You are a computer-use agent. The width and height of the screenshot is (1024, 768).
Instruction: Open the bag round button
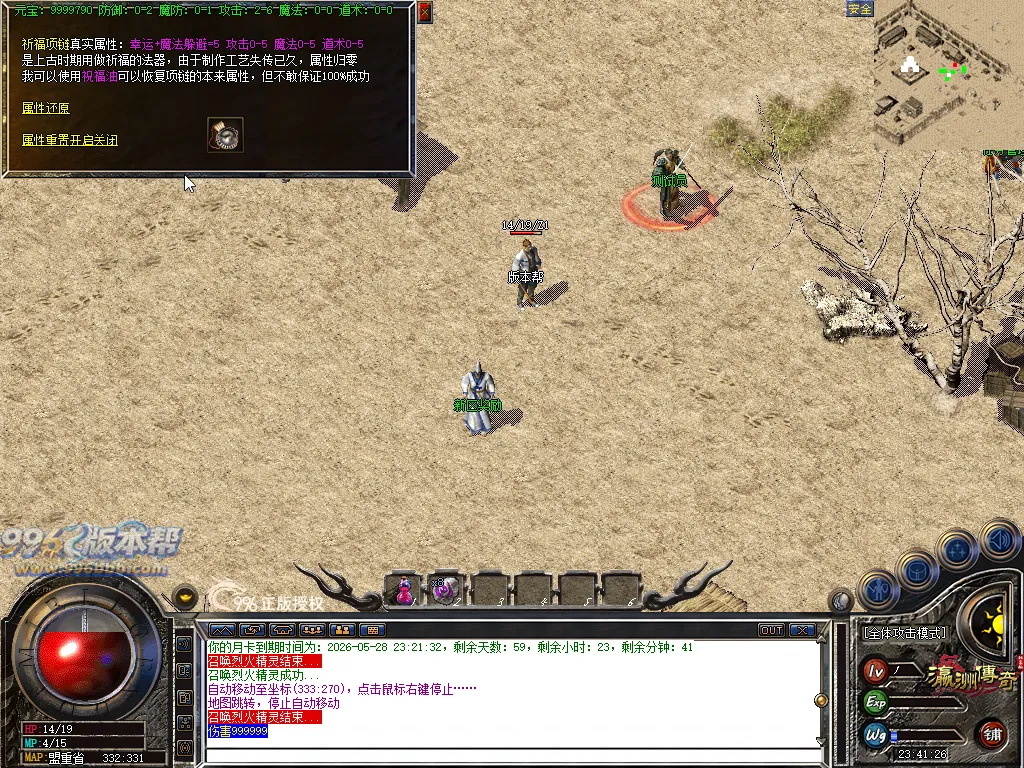917,571
